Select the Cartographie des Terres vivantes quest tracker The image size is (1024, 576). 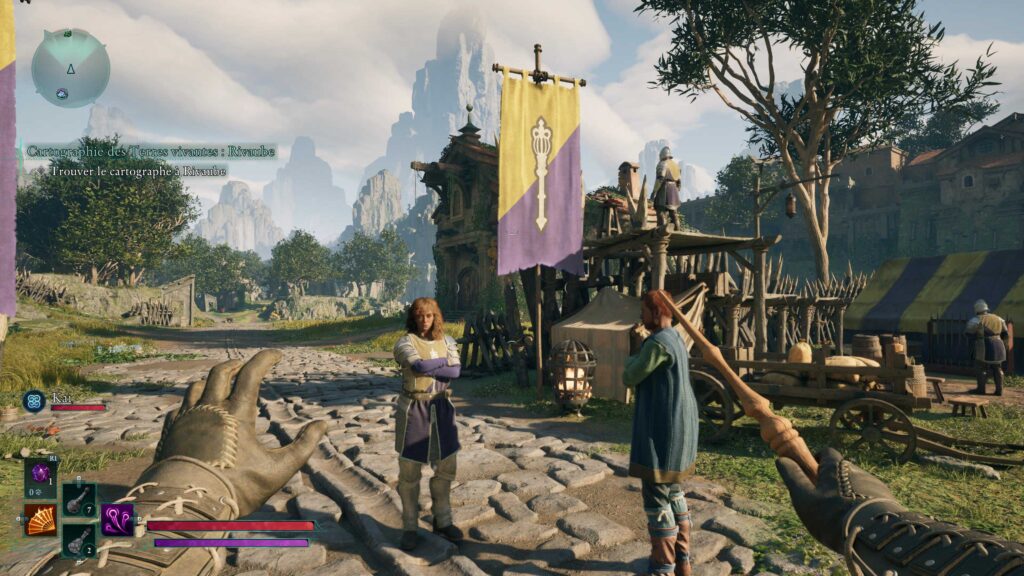tap(150, 151)
